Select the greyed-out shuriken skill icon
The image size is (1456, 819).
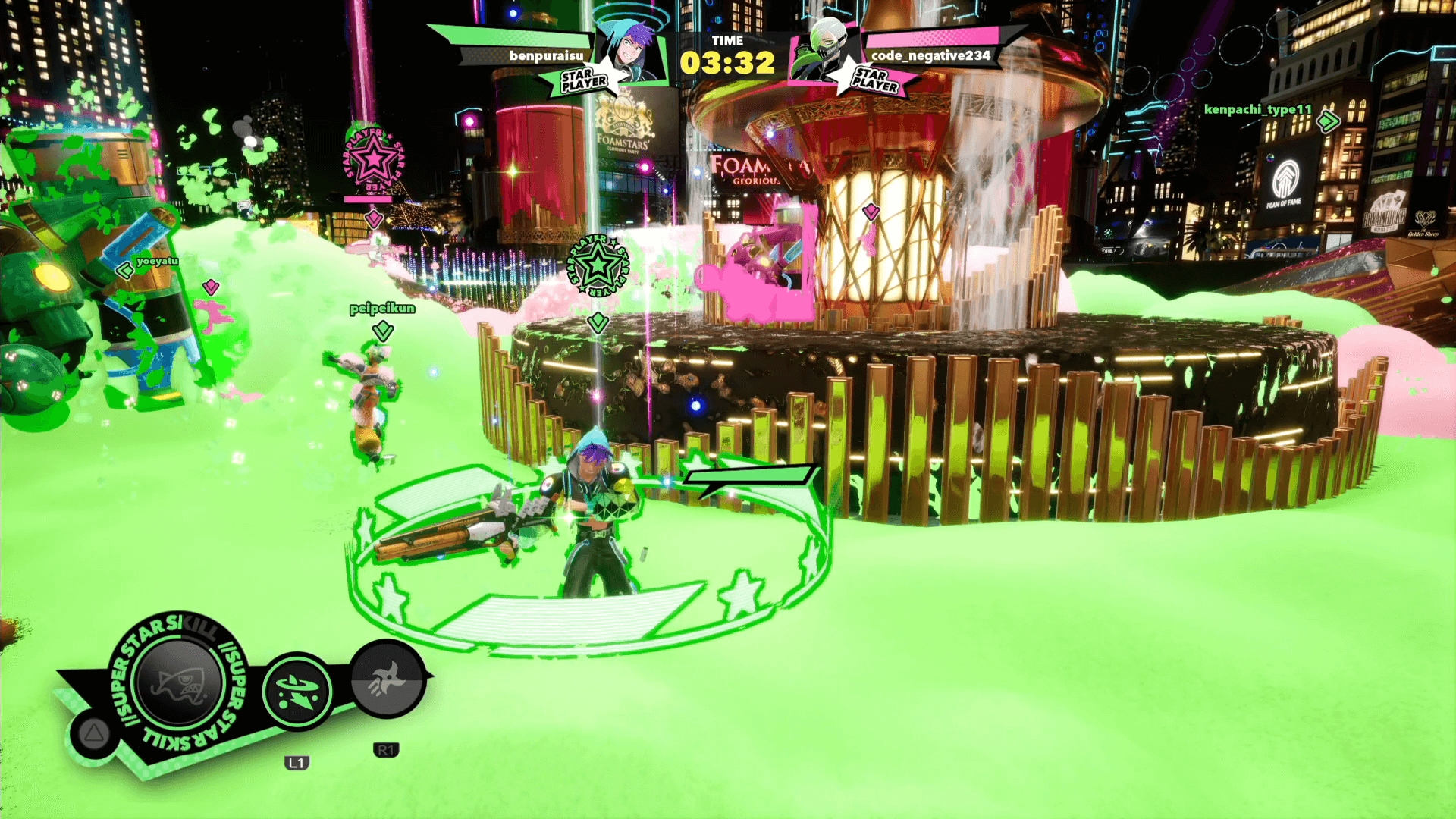pyautogui.click(x=387, y=679)
